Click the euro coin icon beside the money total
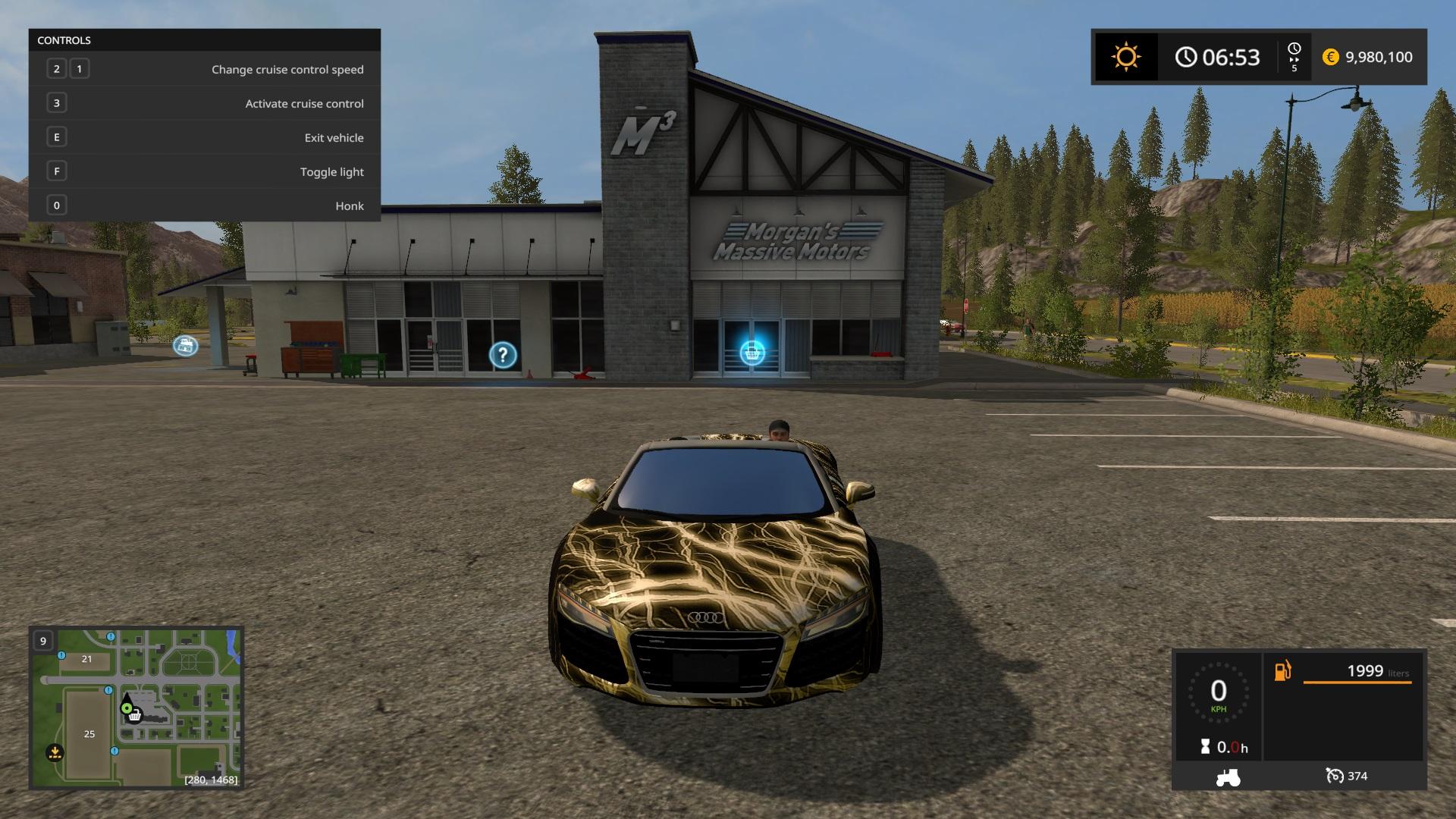The width and height of the screenshot is (1456, 819). (x=1329, y=57)
